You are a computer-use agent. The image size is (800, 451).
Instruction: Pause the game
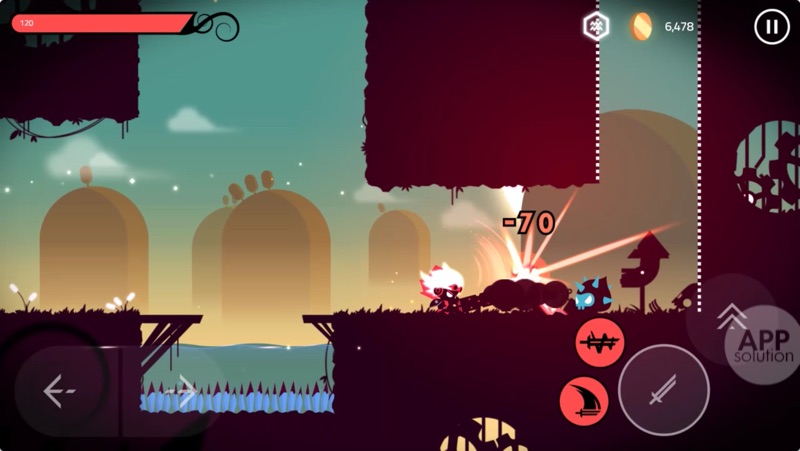coord(771,27)
